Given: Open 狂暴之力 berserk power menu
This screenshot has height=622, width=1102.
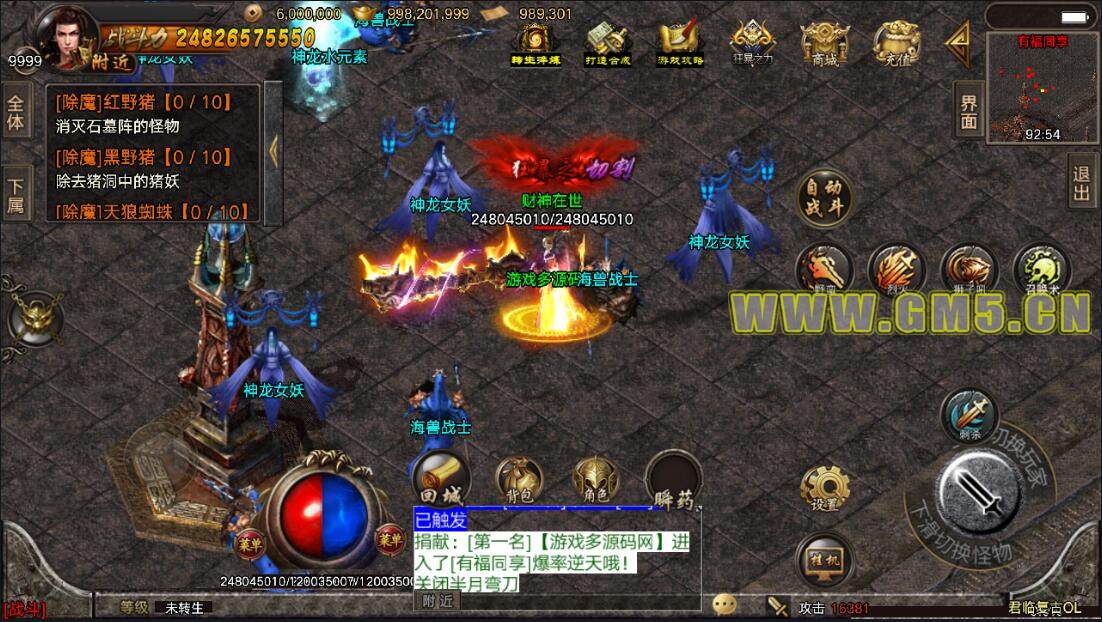Looking at the screenshot, I should click(752, 44).
